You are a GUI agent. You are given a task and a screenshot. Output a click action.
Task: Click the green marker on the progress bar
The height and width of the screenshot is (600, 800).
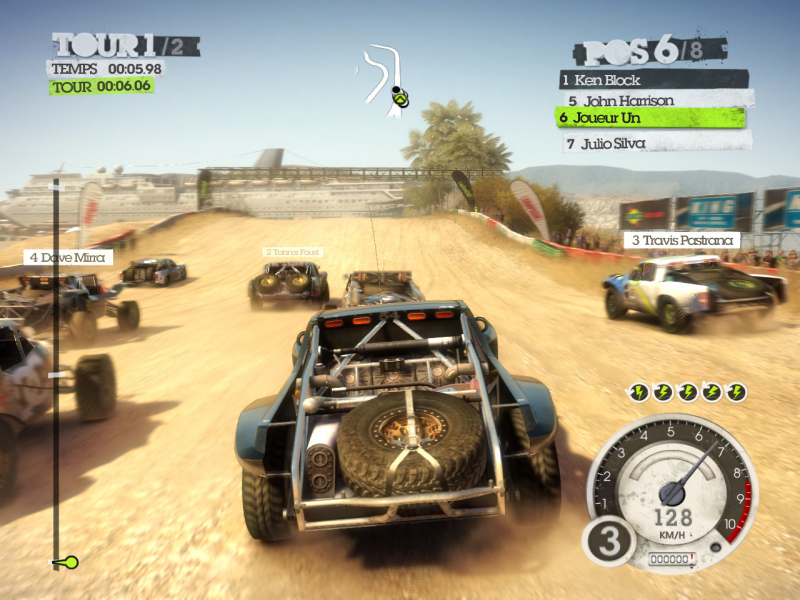point(67,562)
